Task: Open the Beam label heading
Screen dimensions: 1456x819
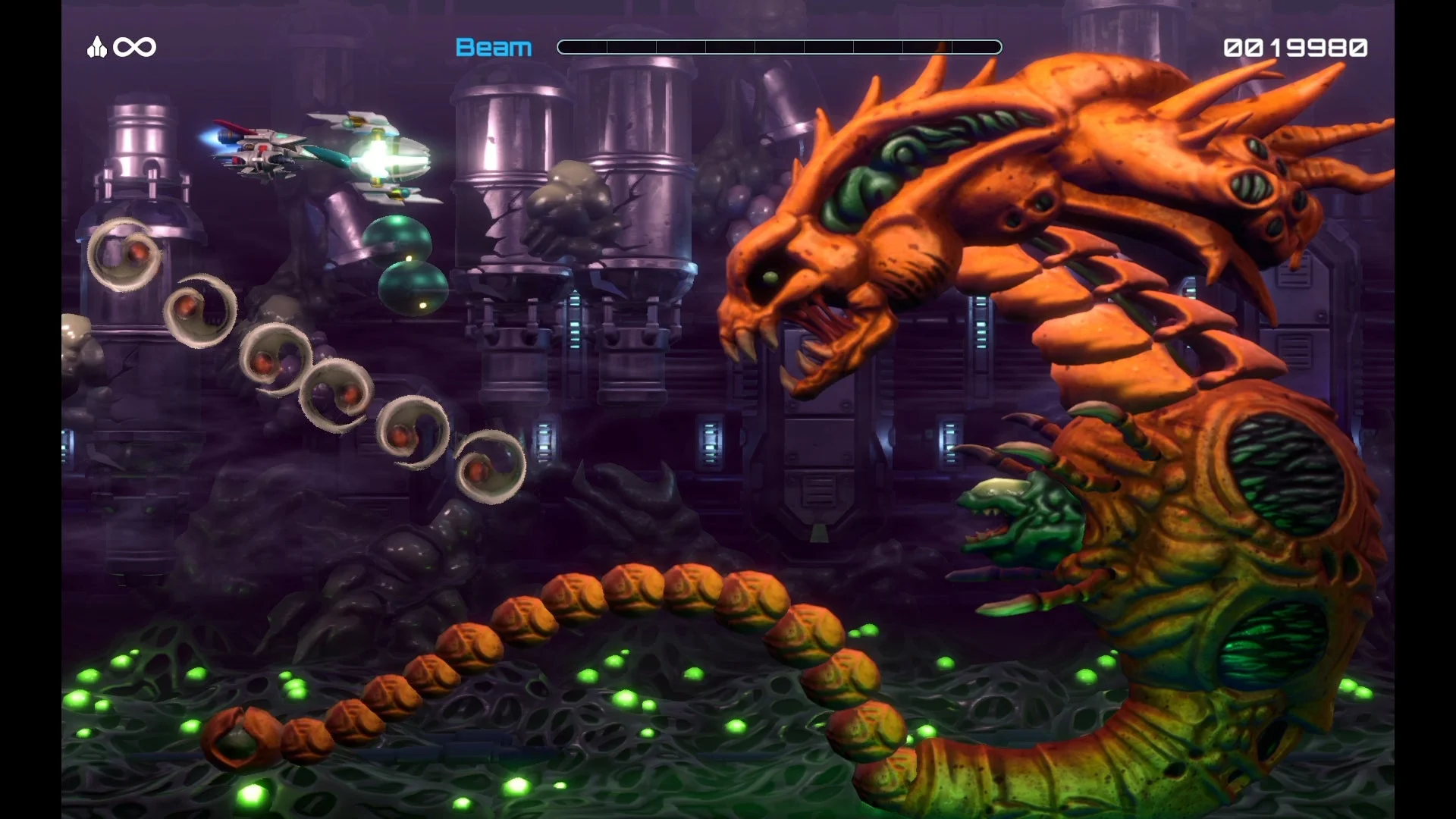Action: (x=494, y=47)
